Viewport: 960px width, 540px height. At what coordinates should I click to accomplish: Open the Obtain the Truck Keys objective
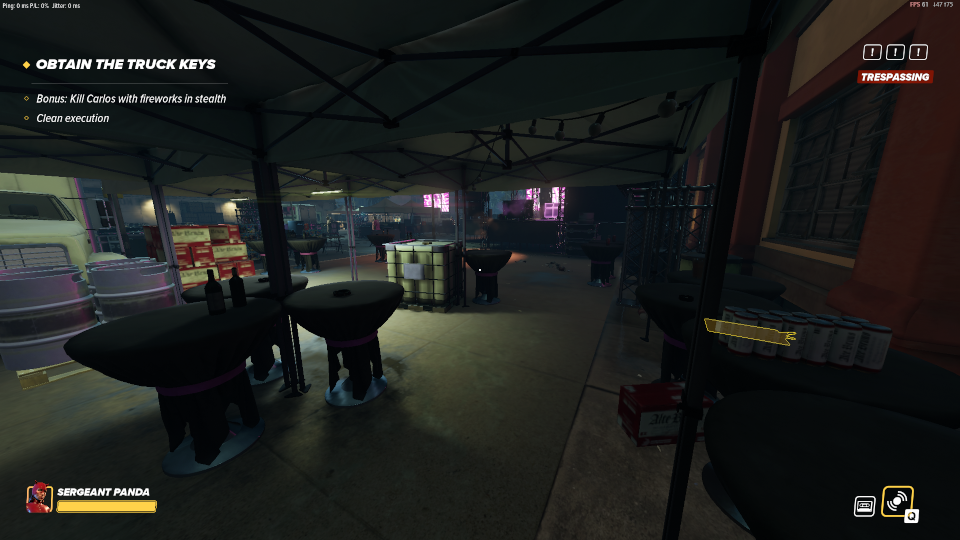(x=125, y=64)
